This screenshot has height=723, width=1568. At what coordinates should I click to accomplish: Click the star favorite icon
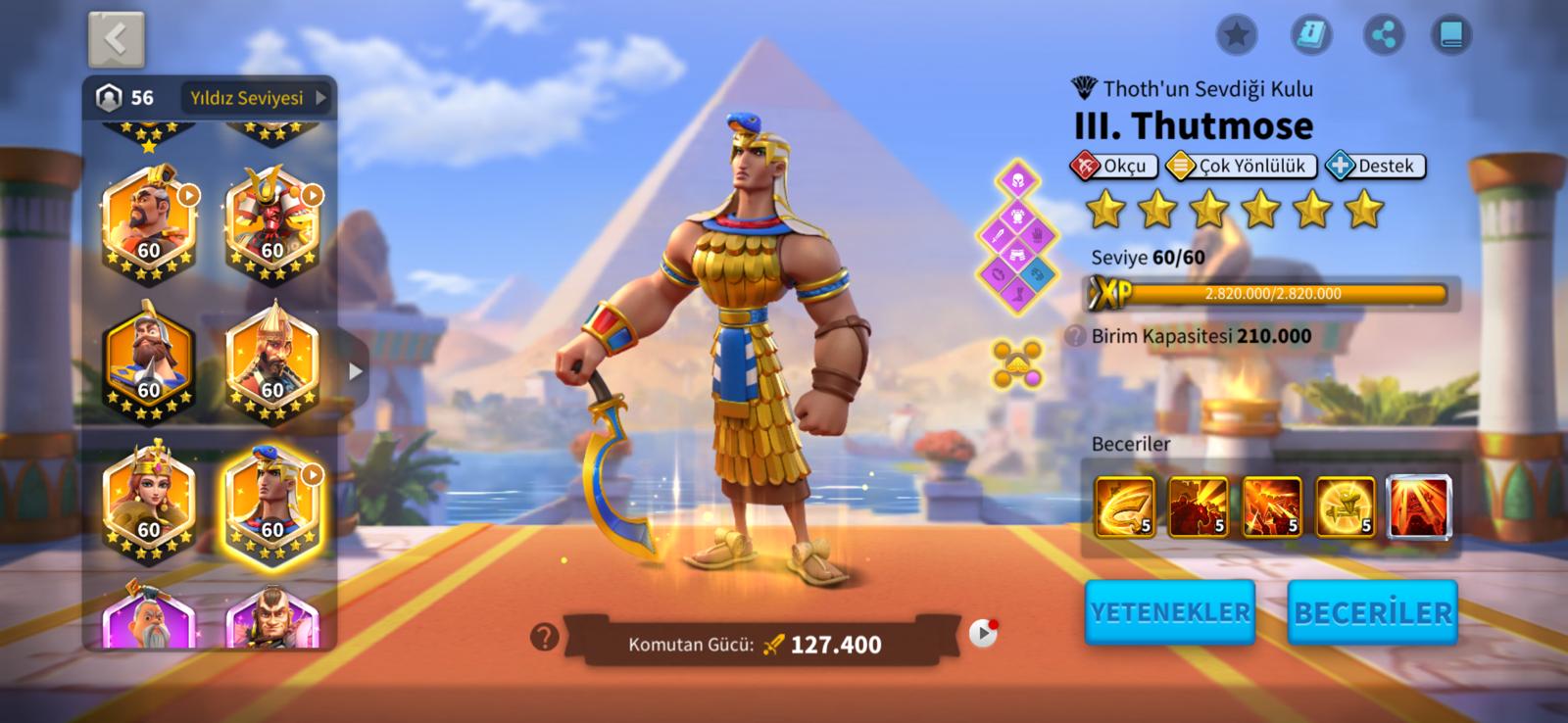coord(1237,36)
